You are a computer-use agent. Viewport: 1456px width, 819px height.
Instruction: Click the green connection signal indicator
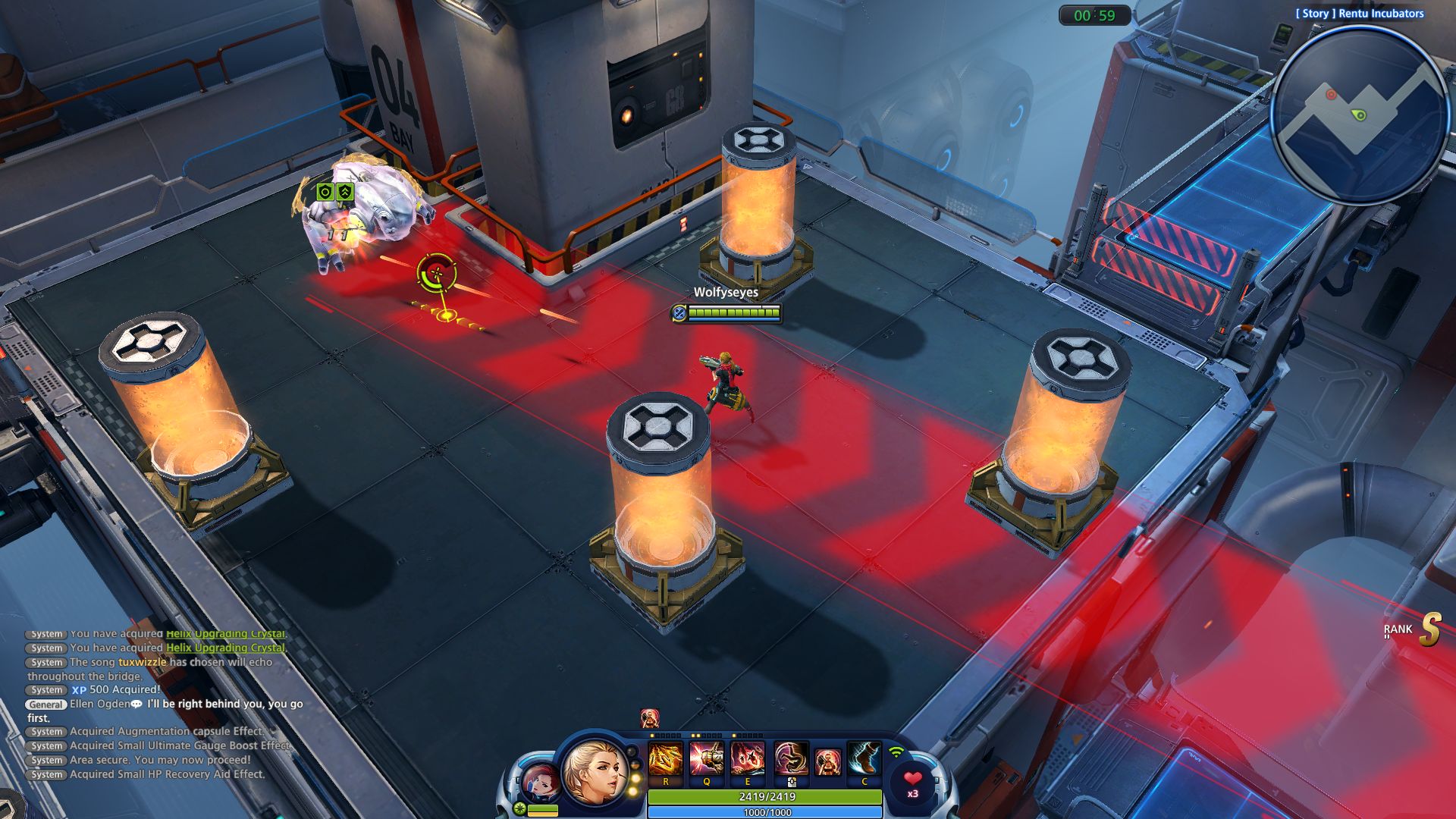896,752
